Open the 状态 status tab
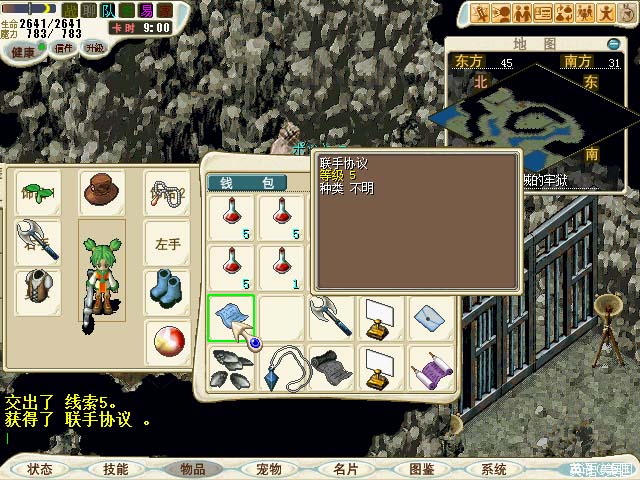Image resolution: width=640 pixels, height=480 pixels. pos(40,468)
